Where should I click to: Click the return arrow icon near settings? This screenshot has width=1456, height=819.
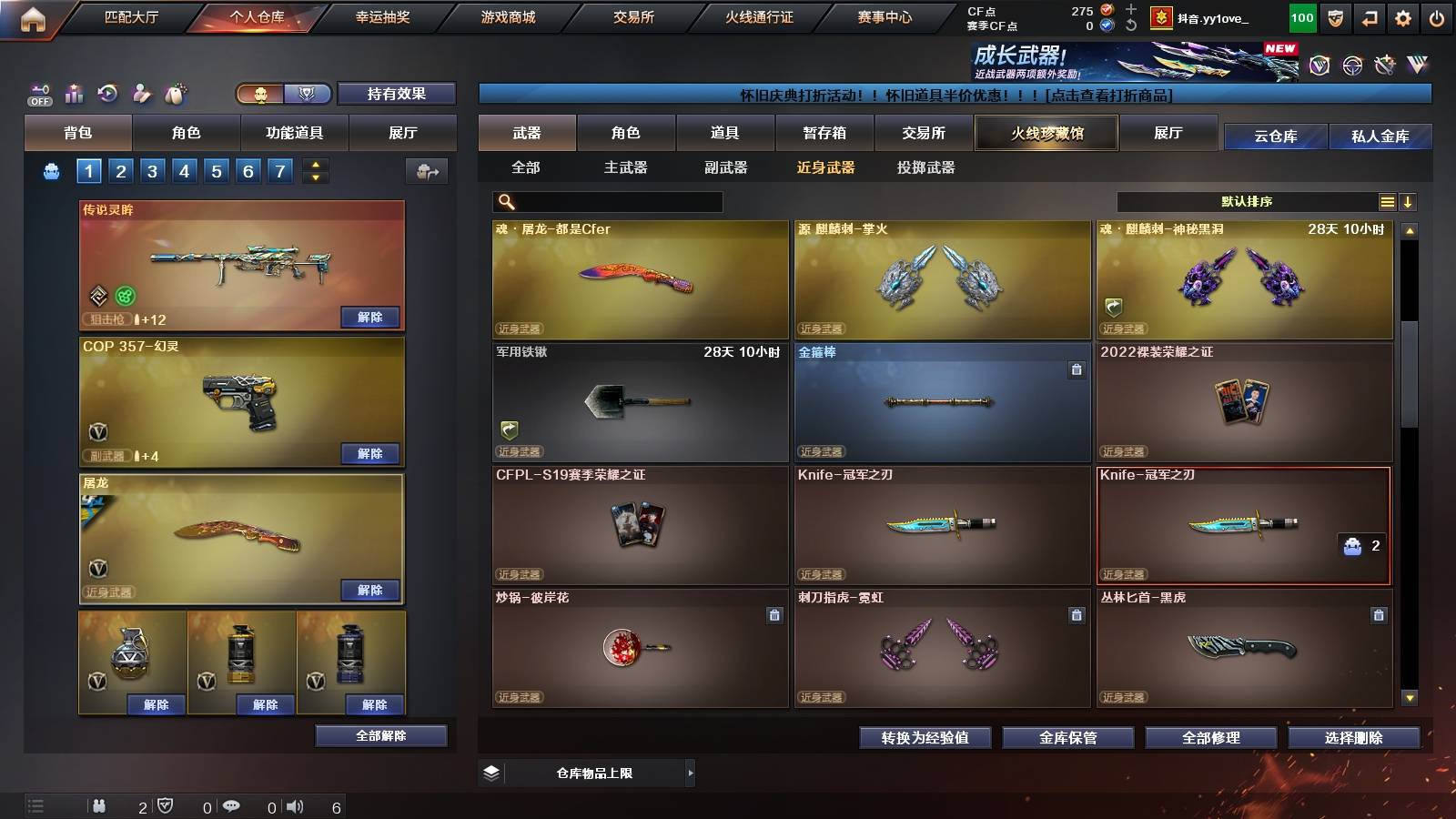(1370, 15)
